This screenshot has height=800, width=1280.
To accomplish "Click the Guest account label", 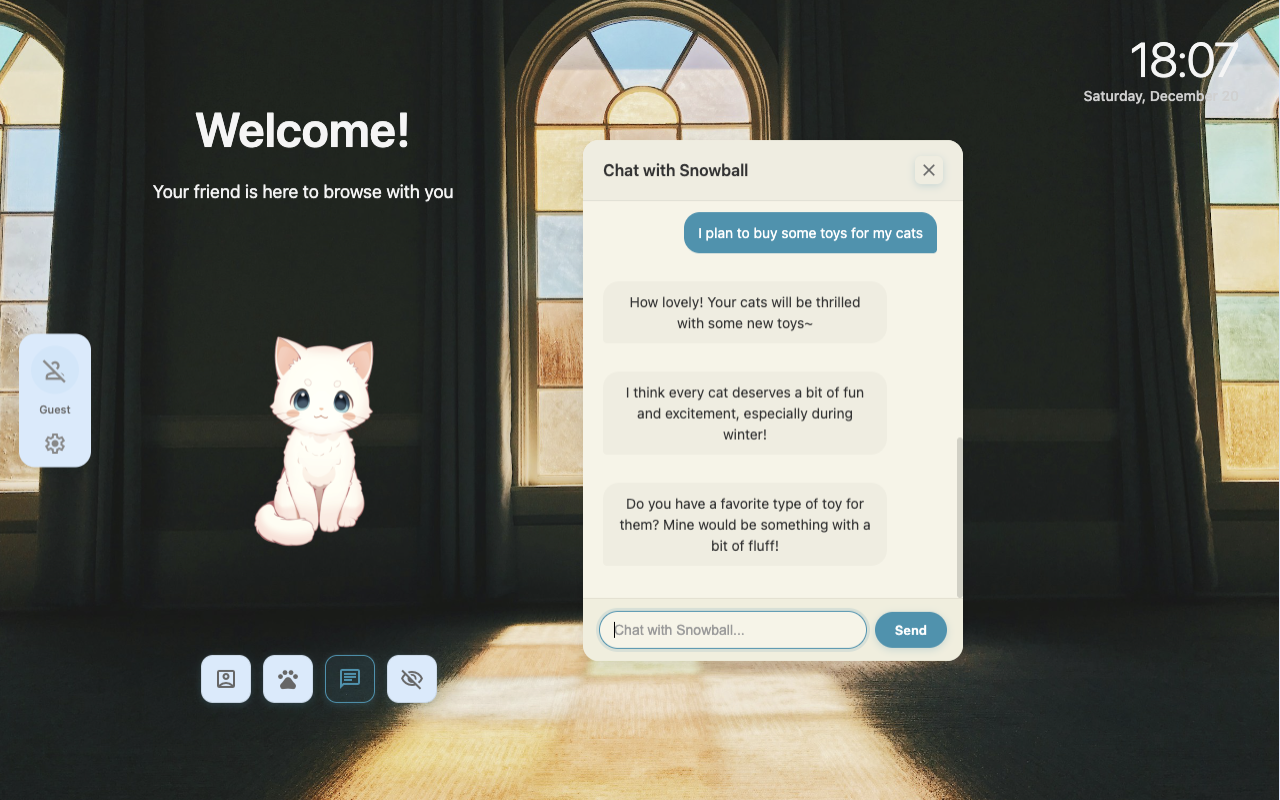I will [x=54, y=409].
